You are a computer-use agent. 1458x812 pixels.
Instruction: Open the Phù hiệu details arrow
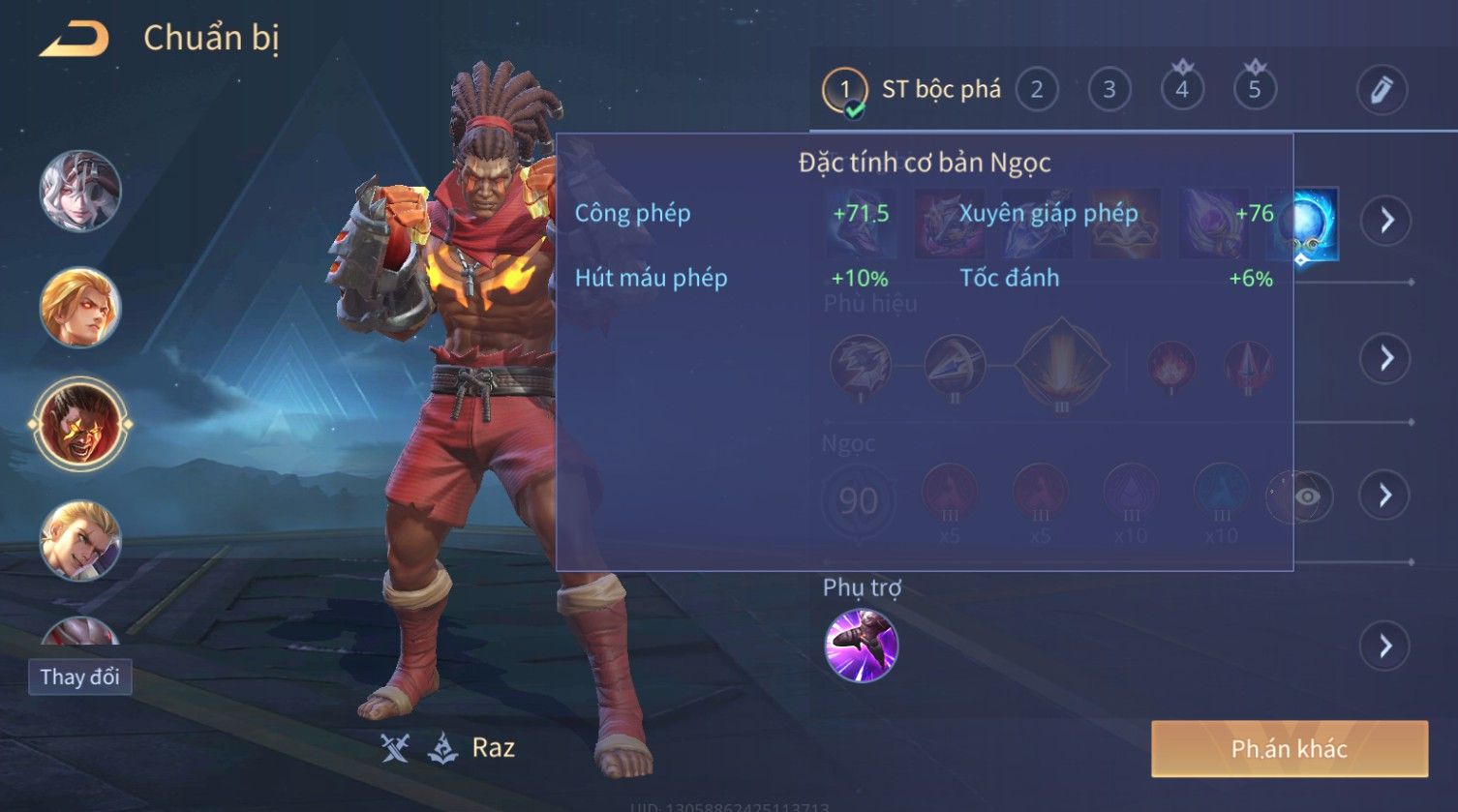(1386, 358)
